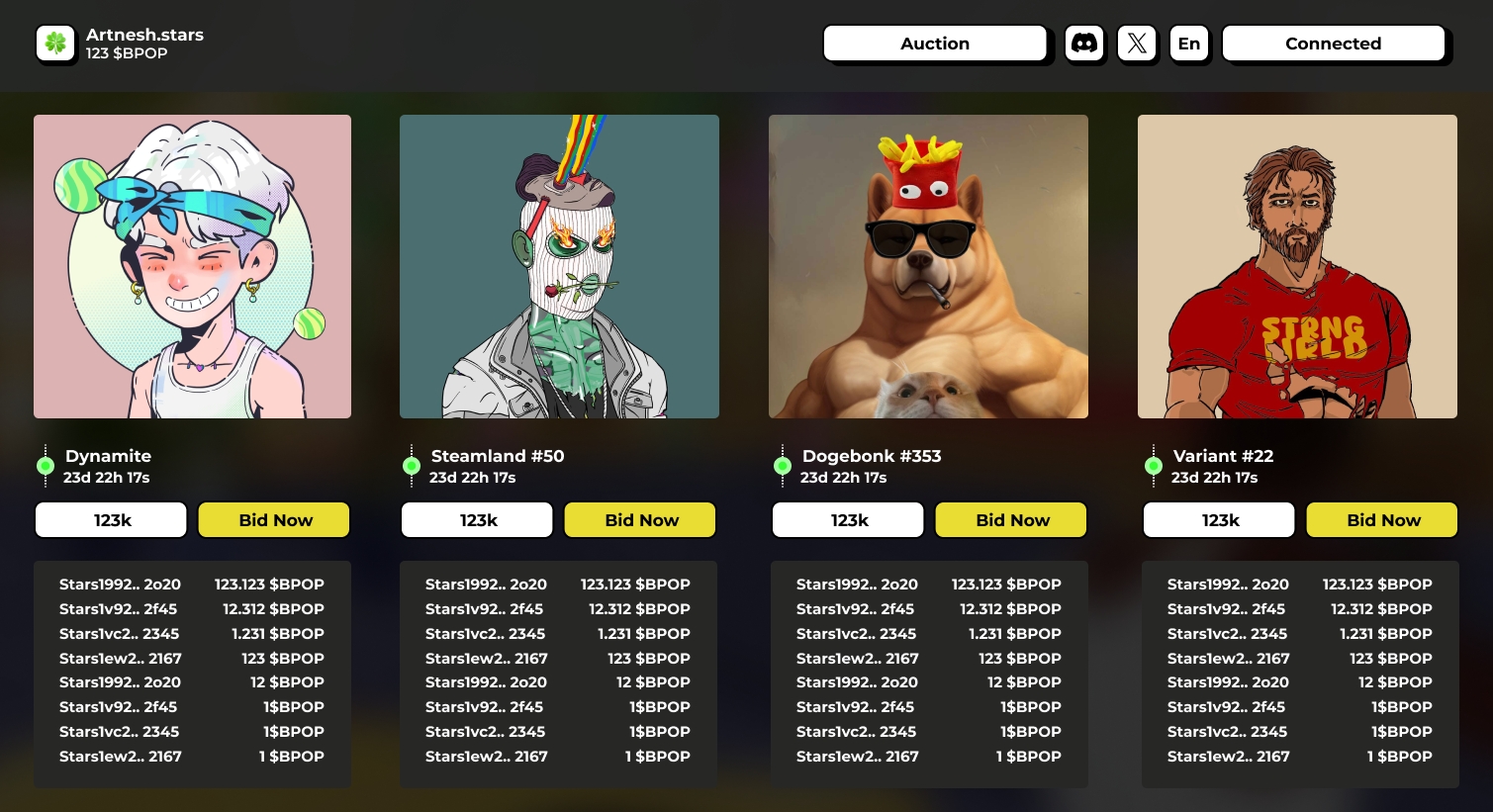Select the 123k amount field under Dynamite
This screenshot has height=812, width=1493.
pyautogui.click(x=112, y=520)
